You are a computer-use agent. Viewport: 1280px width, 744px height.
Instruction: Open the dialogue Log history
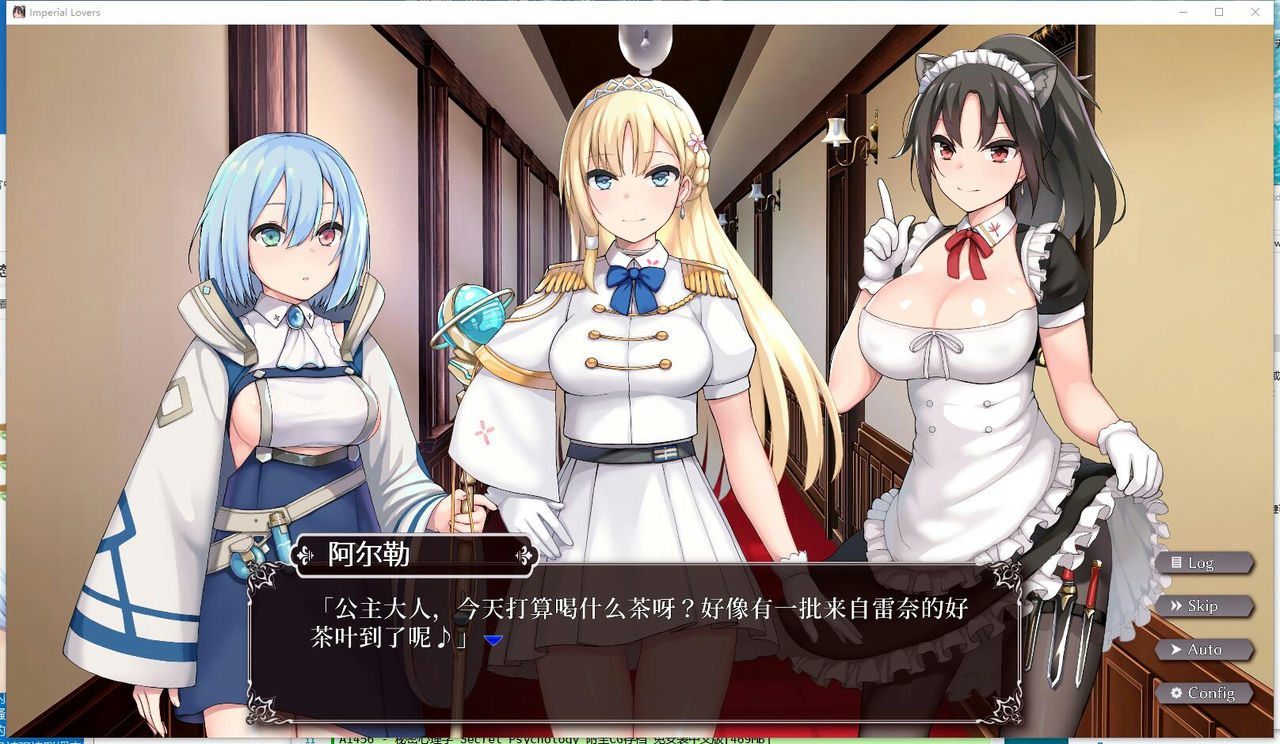[1206, 563]
